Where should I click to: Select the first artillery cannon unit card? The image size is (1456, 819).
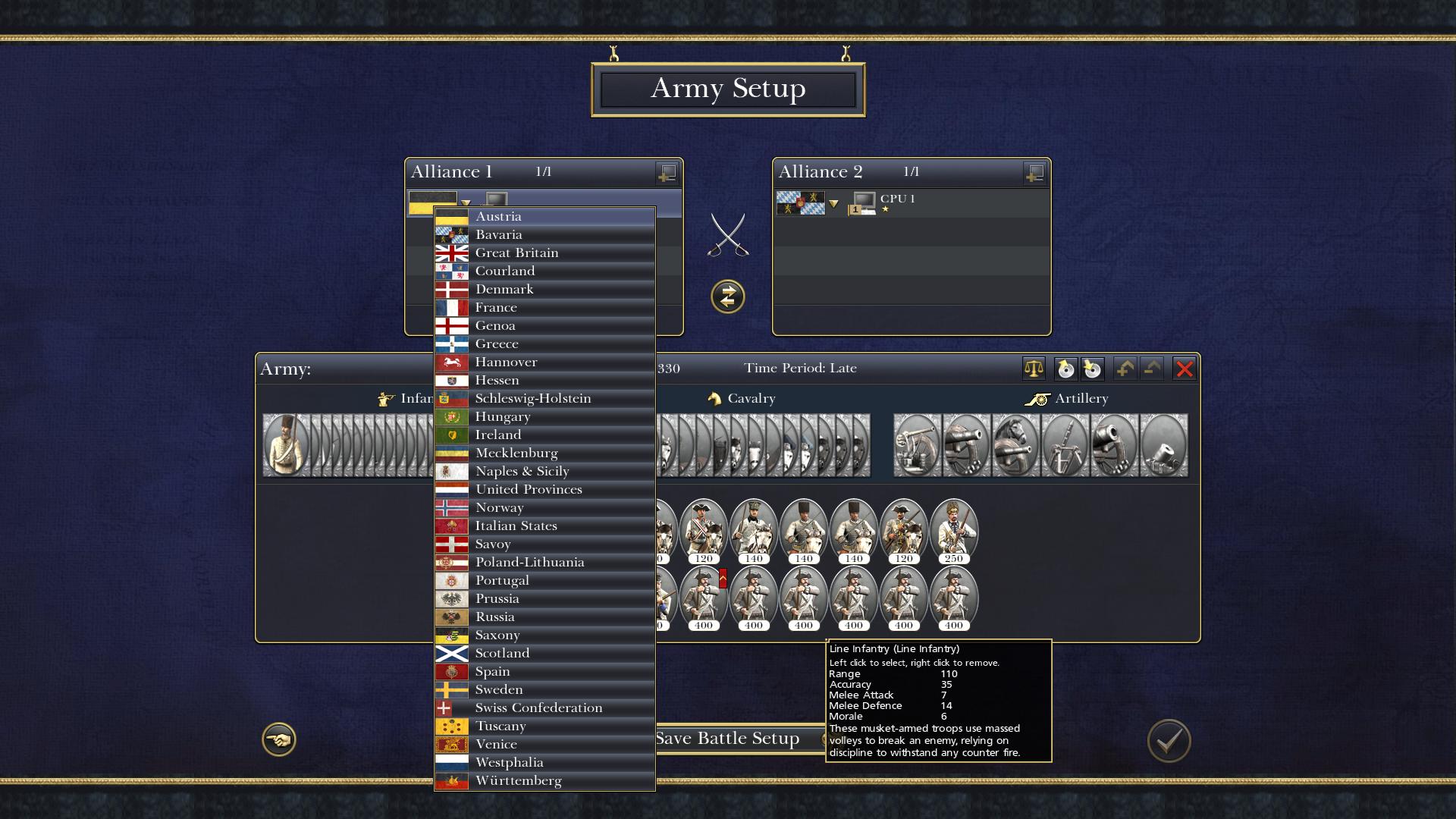(x=918, y=445)
